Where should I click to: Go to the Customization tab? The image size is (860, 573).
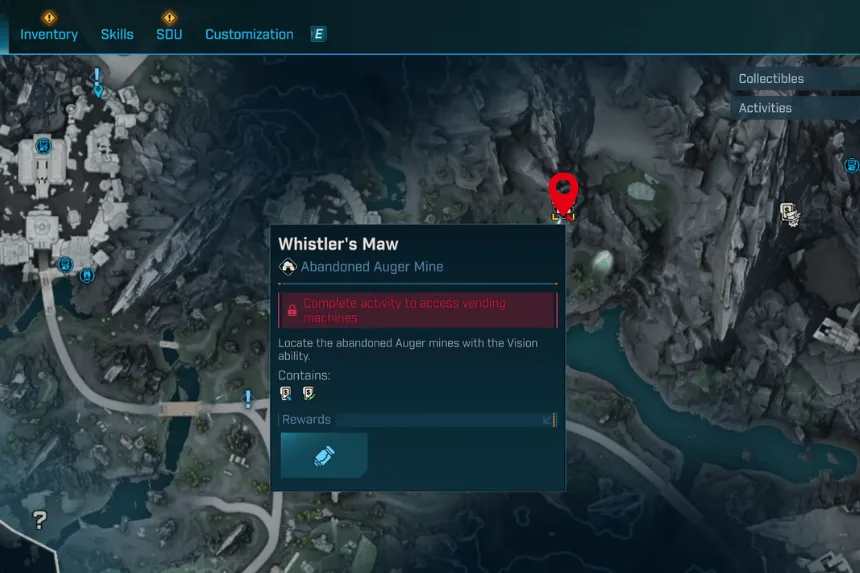click(x=249, y=34)
